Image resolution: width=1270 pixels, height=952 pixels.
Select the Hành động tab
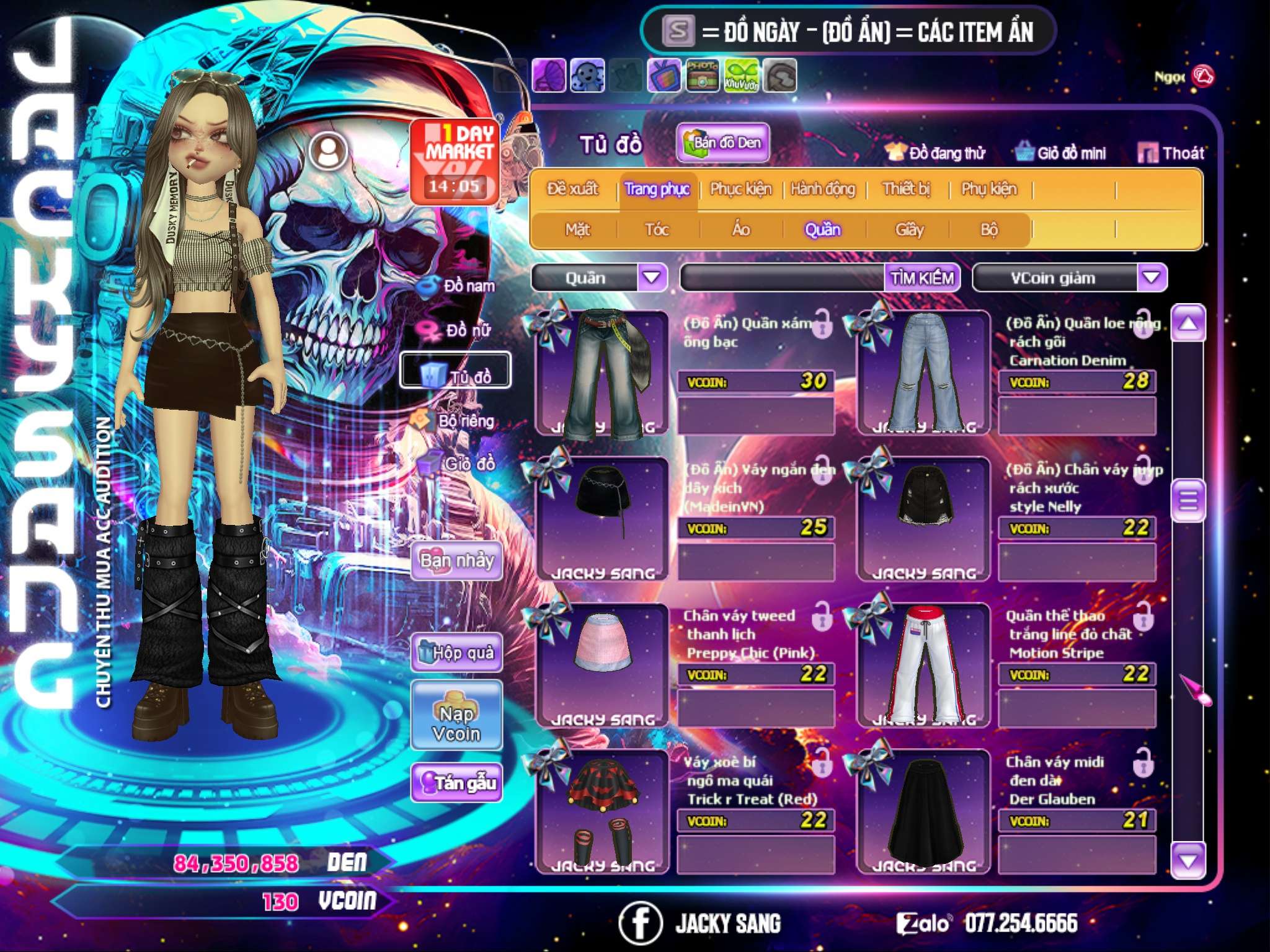click(x=823, y=189)
